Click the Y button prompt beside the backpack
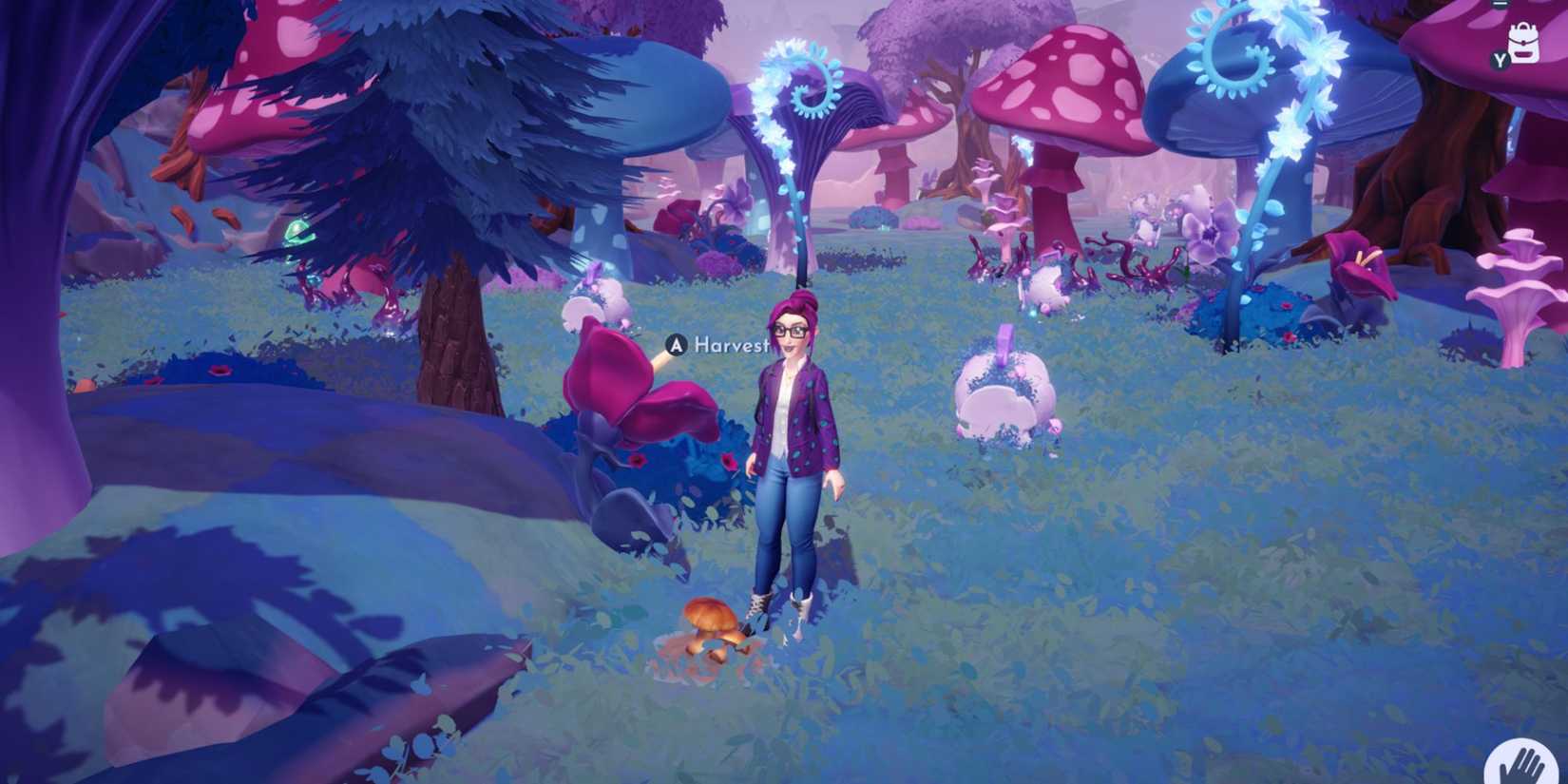 1500,60
